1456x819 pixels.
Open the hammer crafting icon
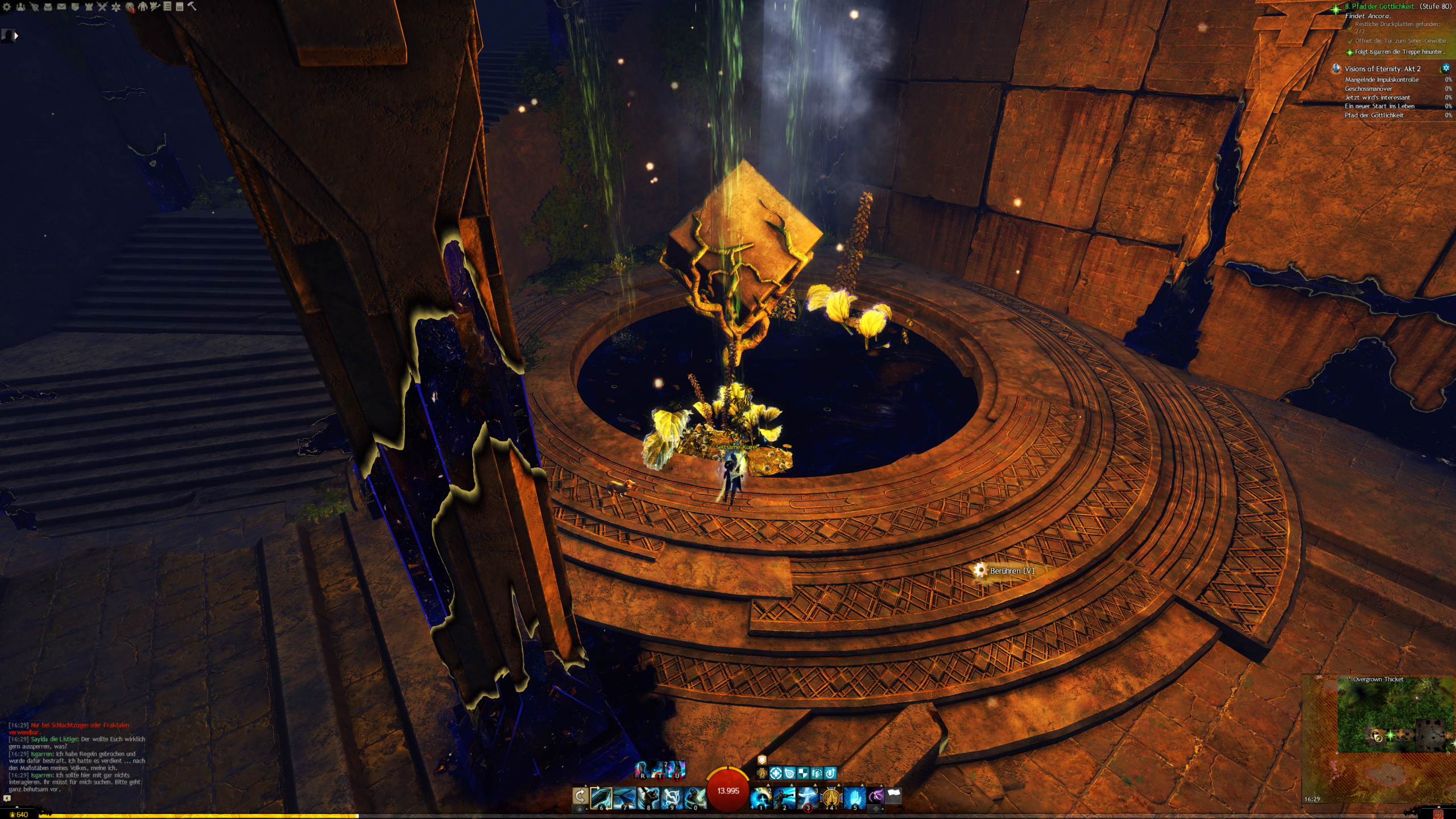[x=192, y=6]
